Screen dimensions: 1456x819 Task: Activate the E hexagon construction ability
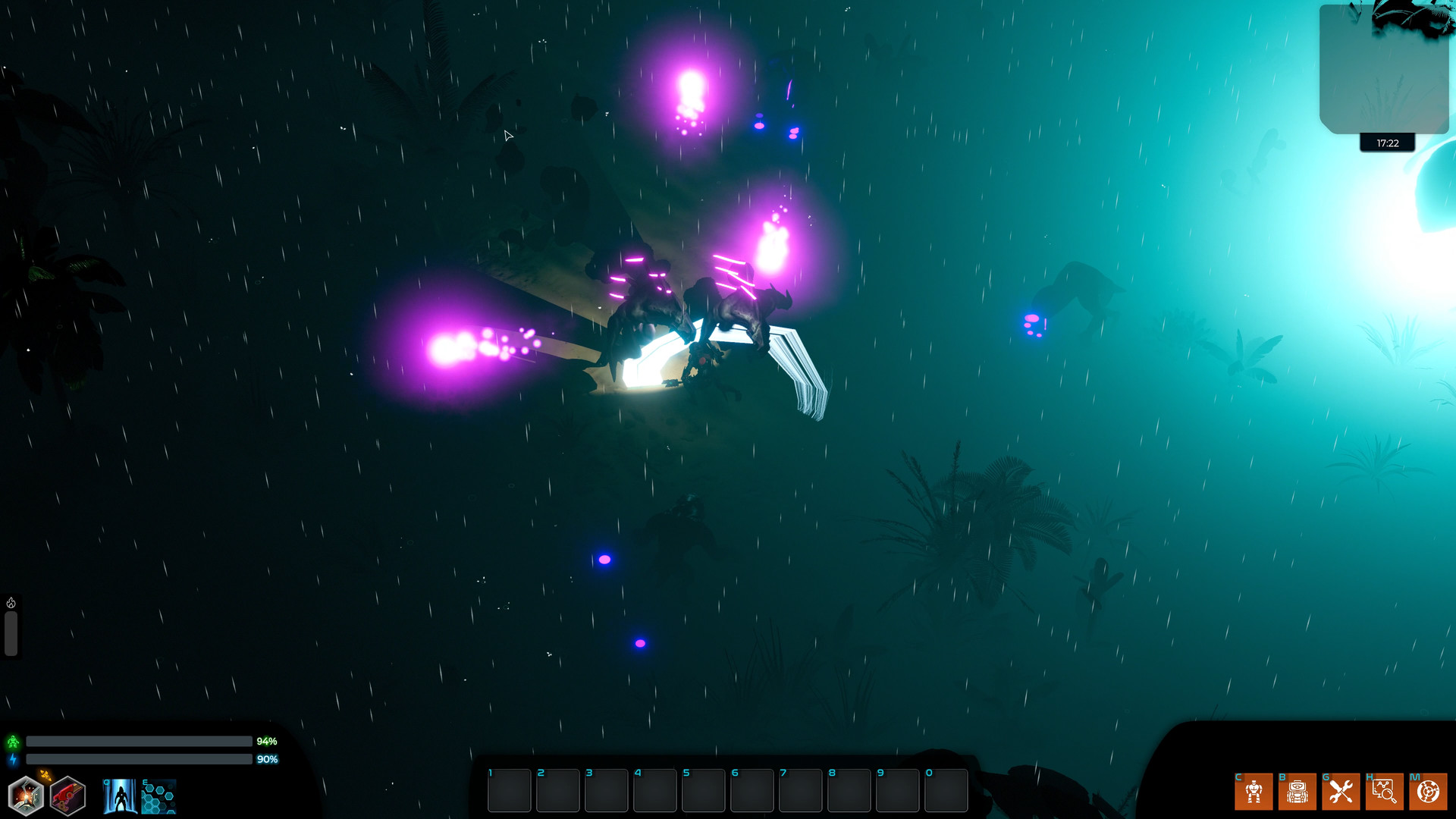pyautogui.click(x=158, y=796)
